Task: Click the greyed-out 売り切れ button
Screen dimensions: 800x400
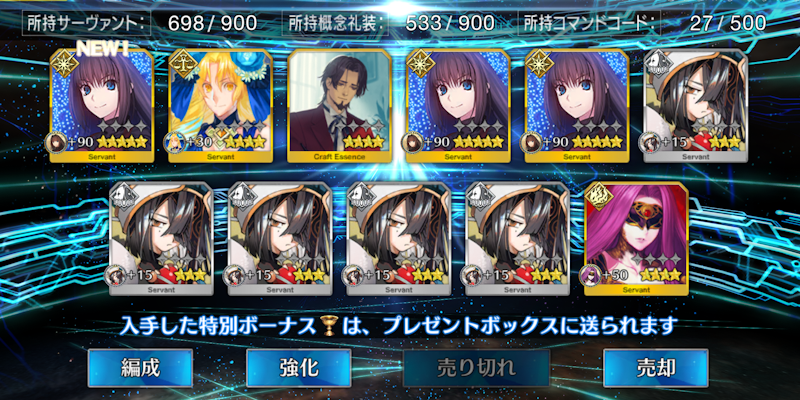Action: coord(477,367)
